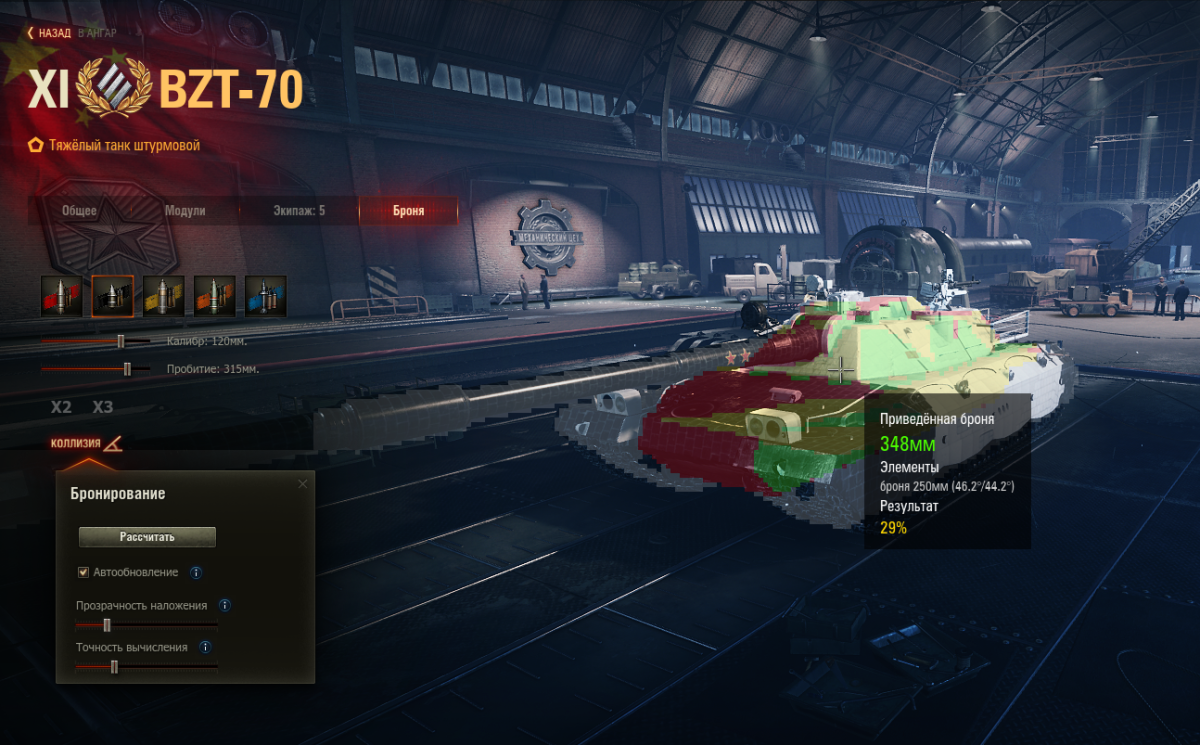
Task: Close the Бронирование panel
Action: (303, 484)
